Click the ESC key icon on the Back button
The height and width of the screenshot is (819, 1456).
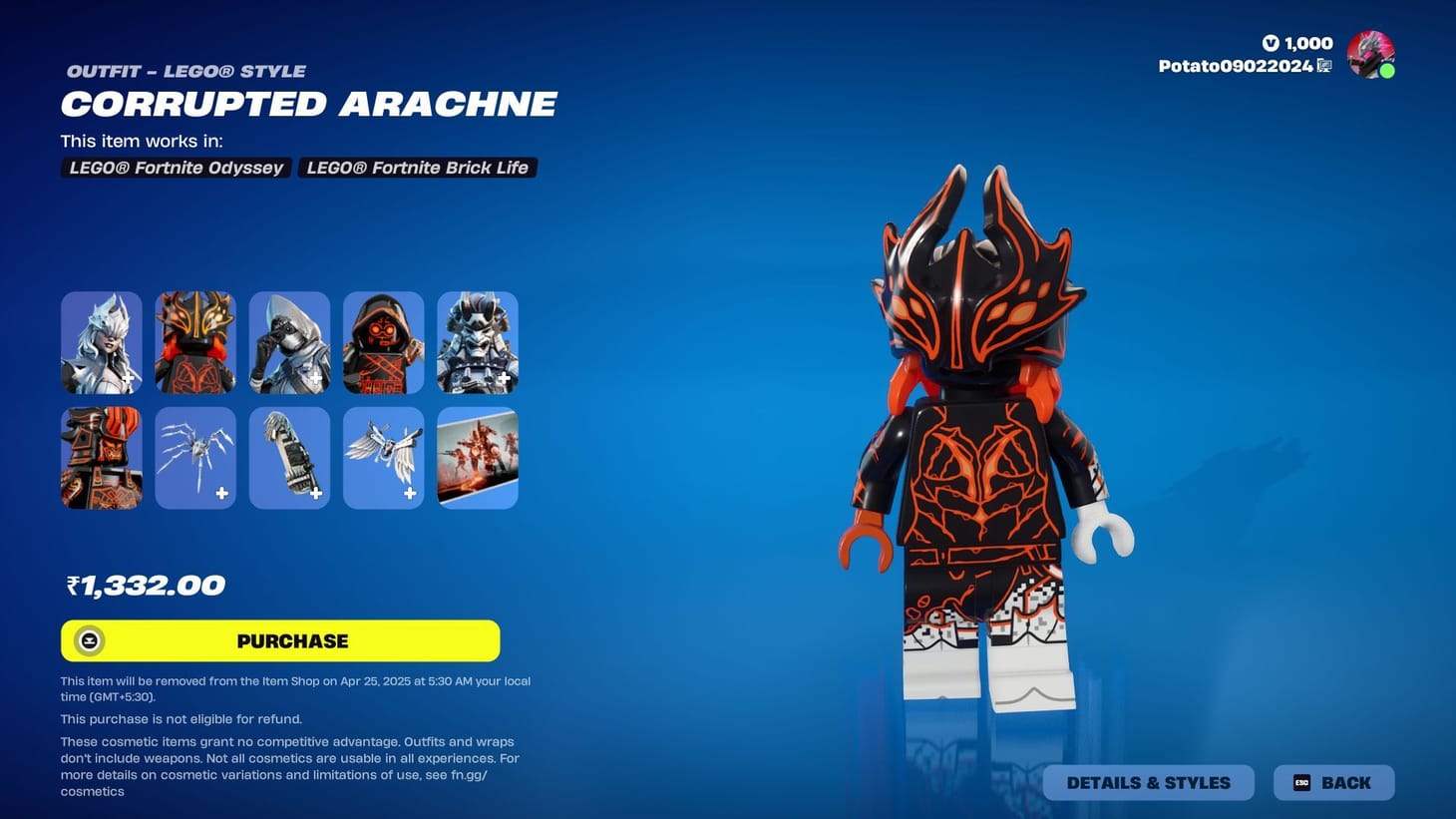pyautogui.click(x=1302, y=782)
